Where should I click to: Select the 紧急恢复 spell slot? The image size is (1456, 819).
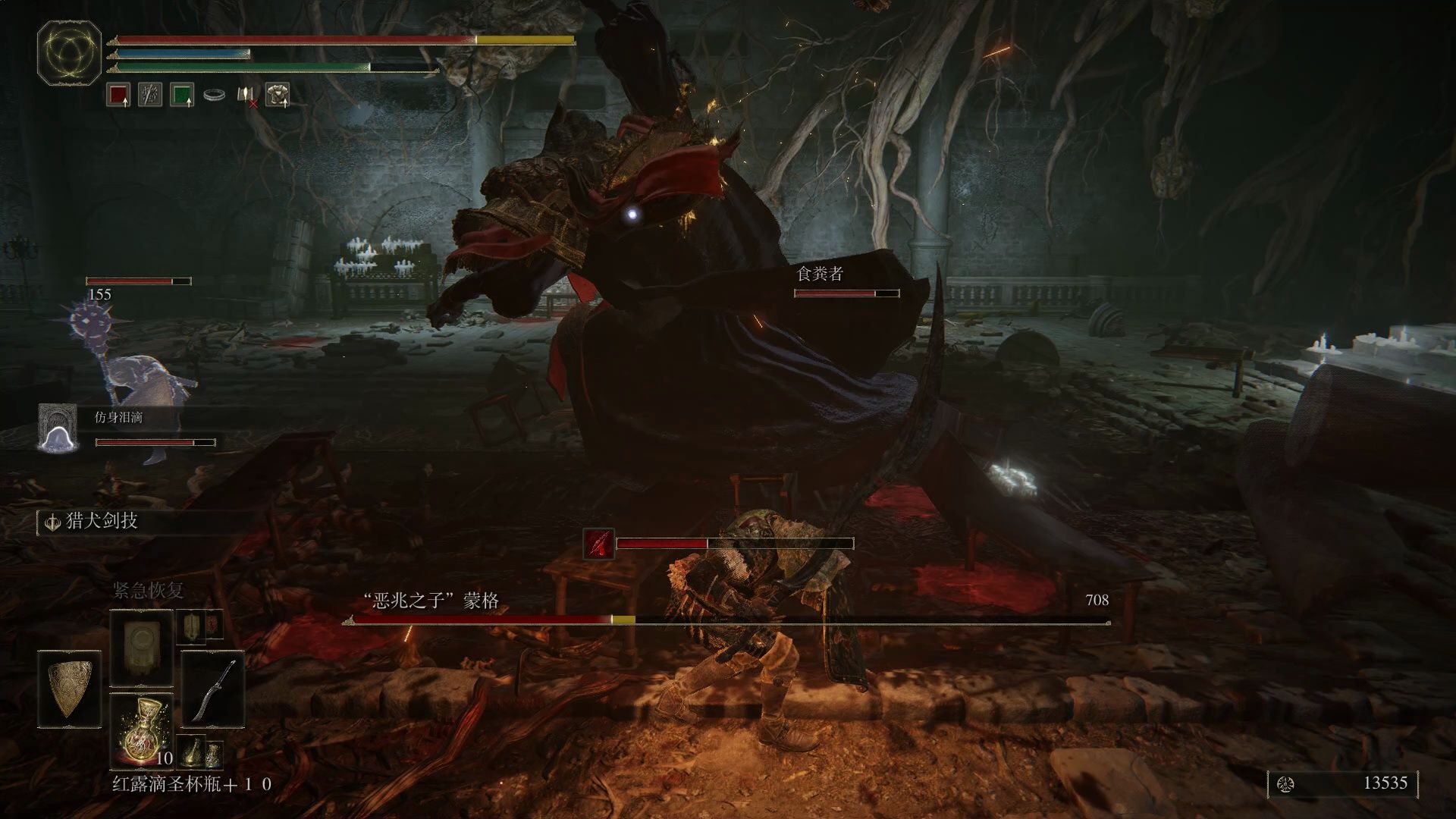142,648
